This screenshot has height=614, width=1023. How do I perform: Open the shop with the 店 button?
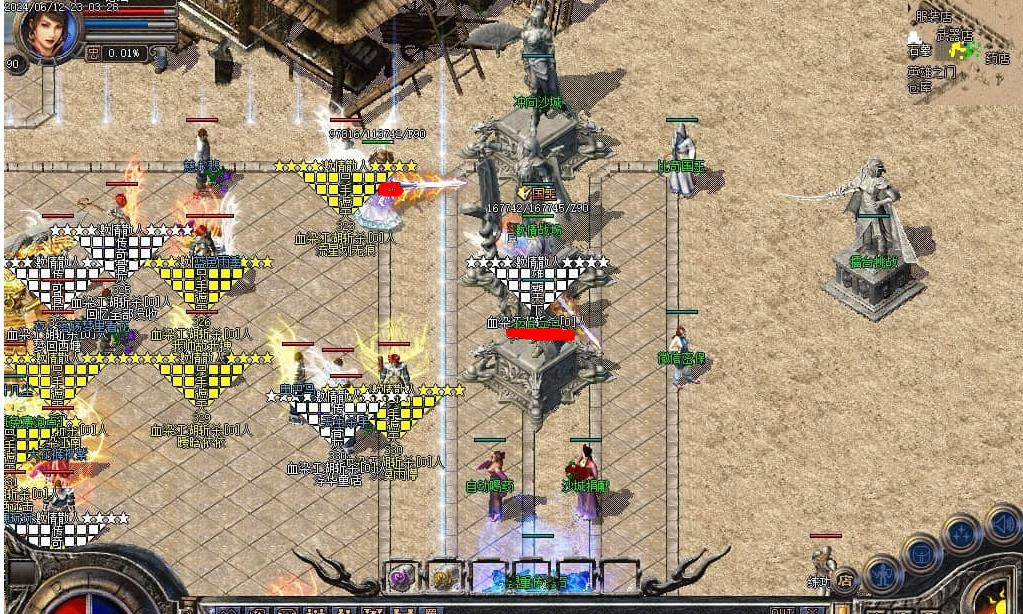[x=845, y=578]
